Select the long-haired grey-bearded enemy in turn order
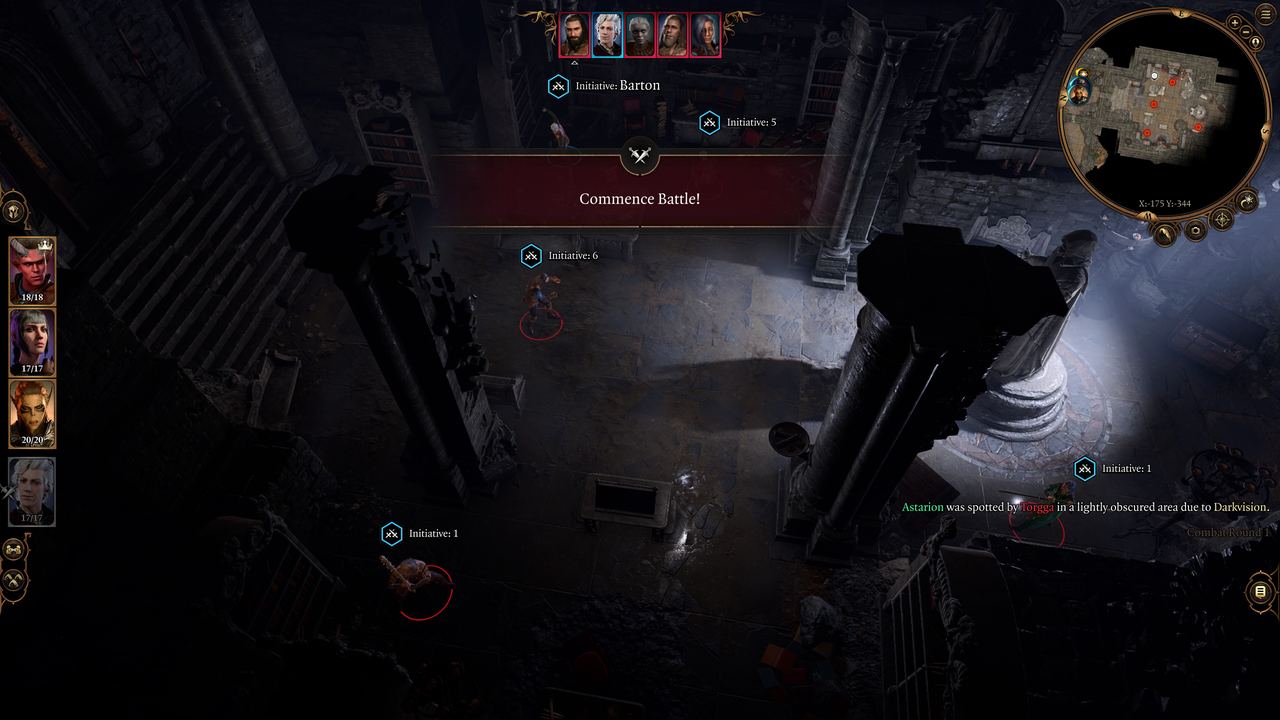The height and width of the screenshot is (720, 1280). point(673,35)
